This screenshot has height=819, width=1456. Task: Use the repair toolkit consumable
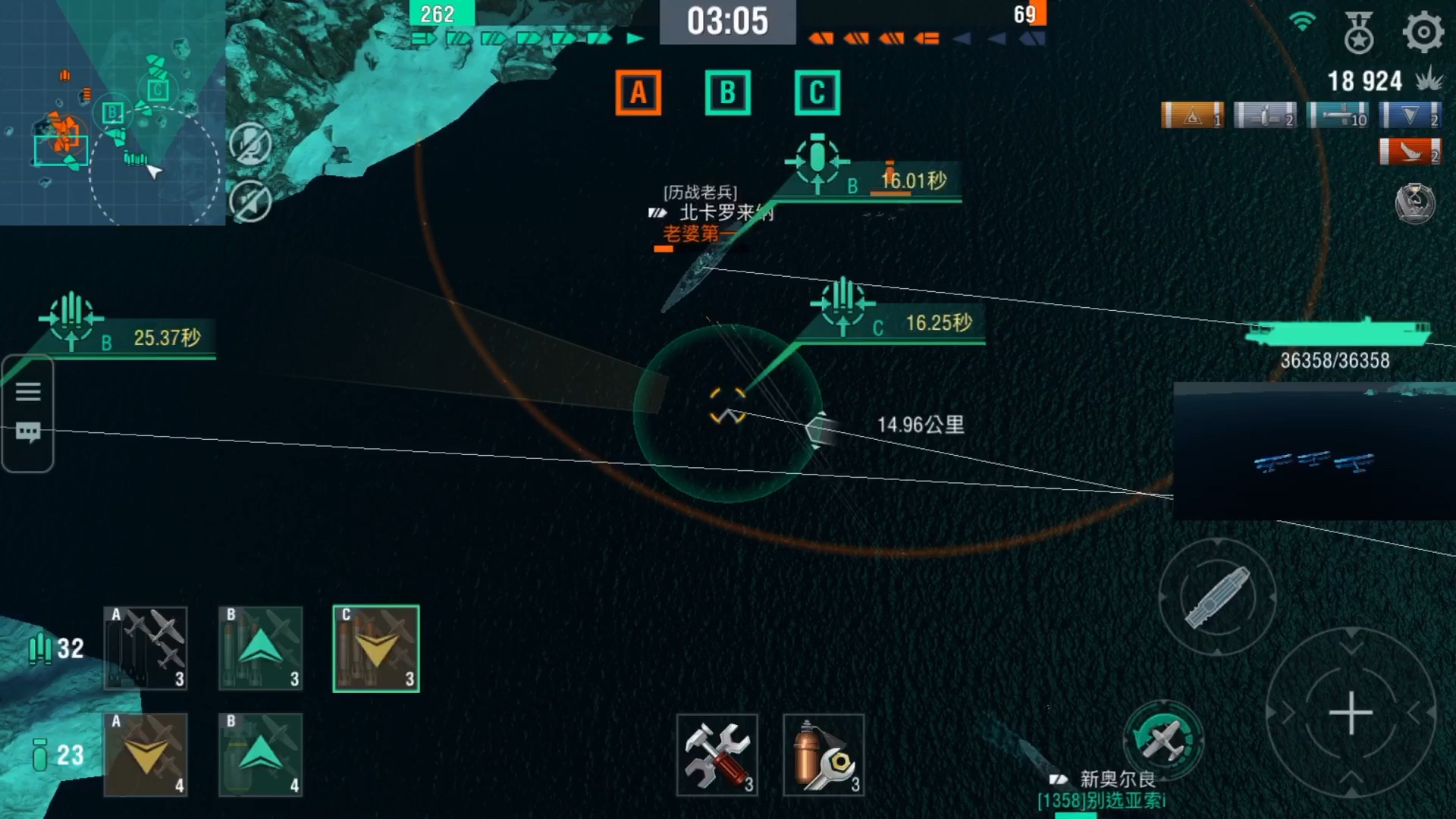[717, 756]
